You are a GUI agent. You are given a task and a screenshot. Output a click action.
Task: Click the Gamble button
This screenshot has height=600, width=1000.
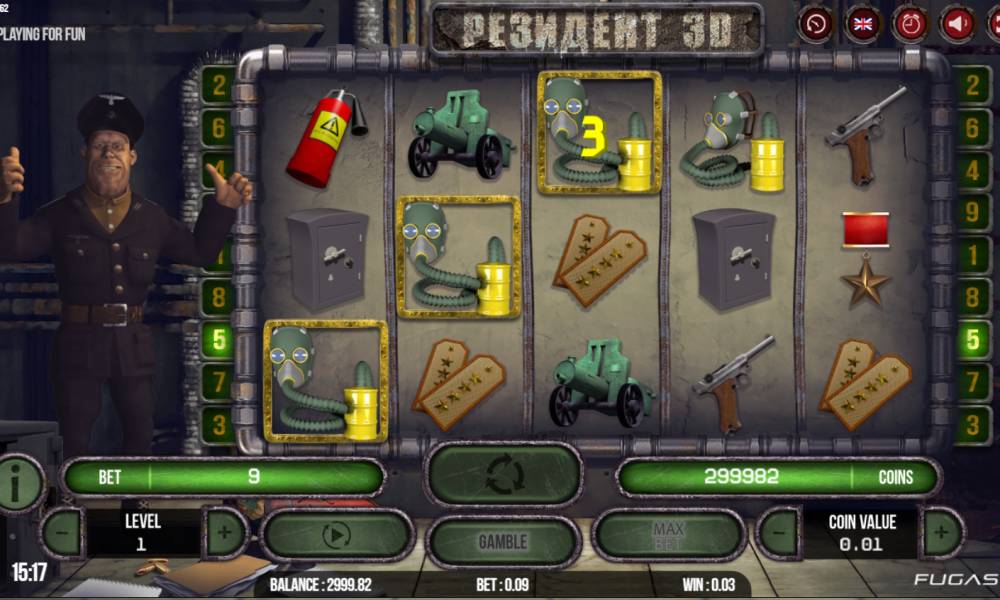(x=503, y=541)
